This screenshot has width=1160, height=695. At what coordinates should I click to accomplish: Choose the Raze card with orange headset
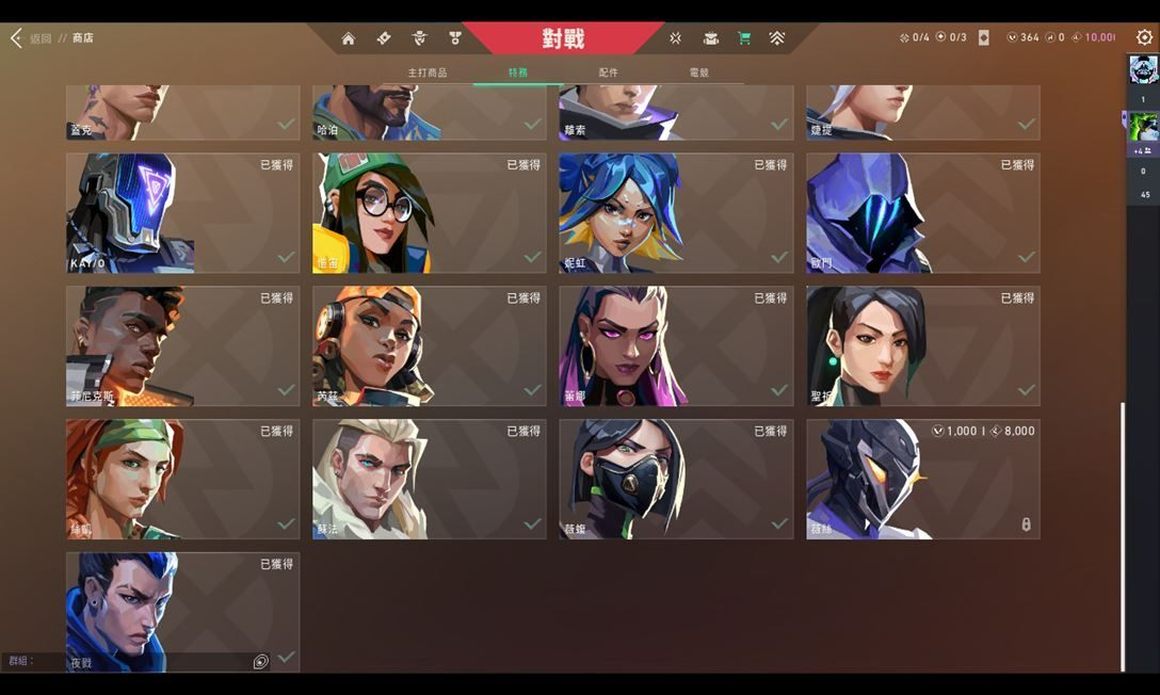[x=429, y=346]
